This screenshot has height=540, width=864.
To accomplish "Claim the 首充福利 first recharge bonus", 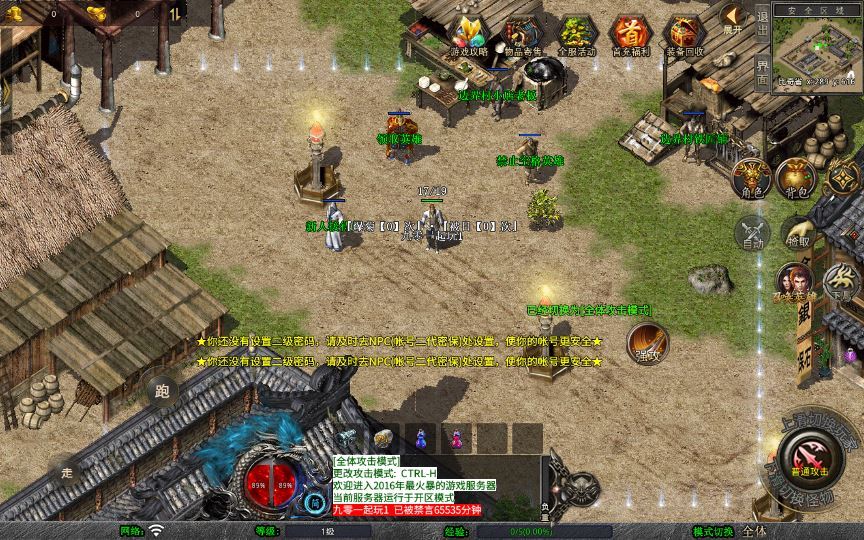I will pos(629,36).
